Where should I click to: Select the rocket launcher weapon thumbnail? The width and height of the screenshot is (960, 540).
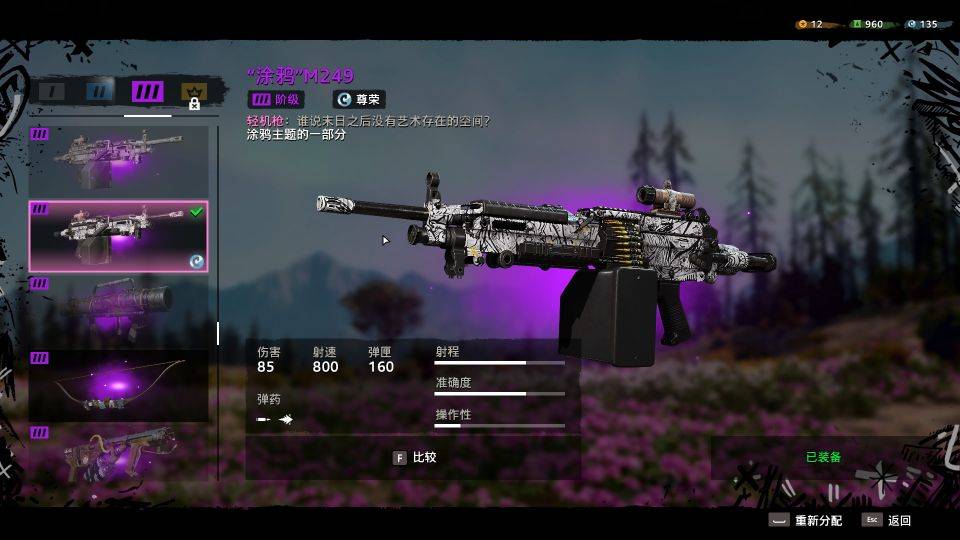[118, 309]
